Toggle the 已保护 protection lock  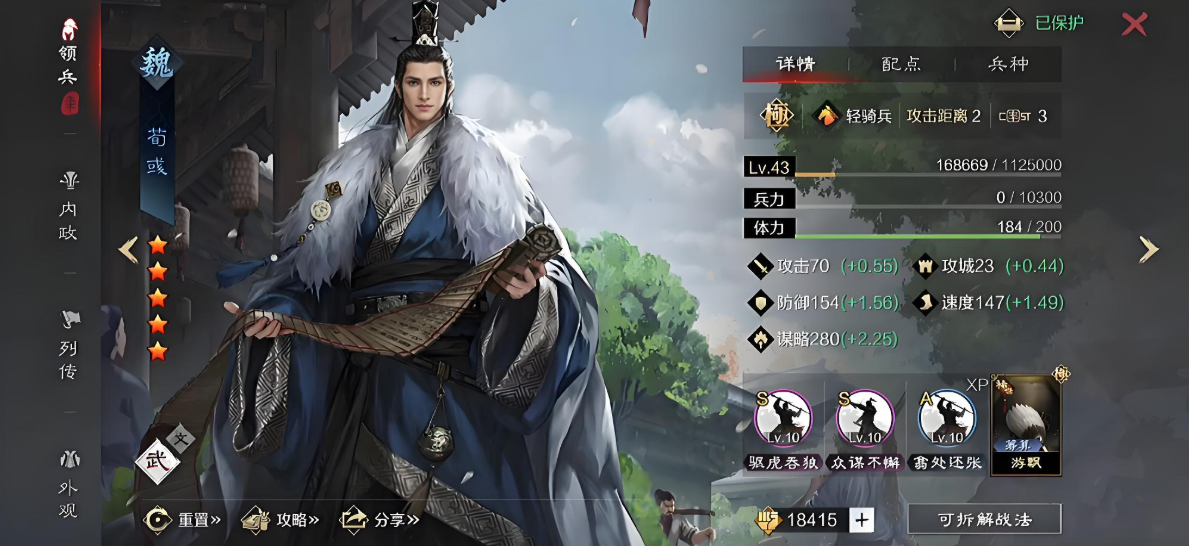point(1040,23)
